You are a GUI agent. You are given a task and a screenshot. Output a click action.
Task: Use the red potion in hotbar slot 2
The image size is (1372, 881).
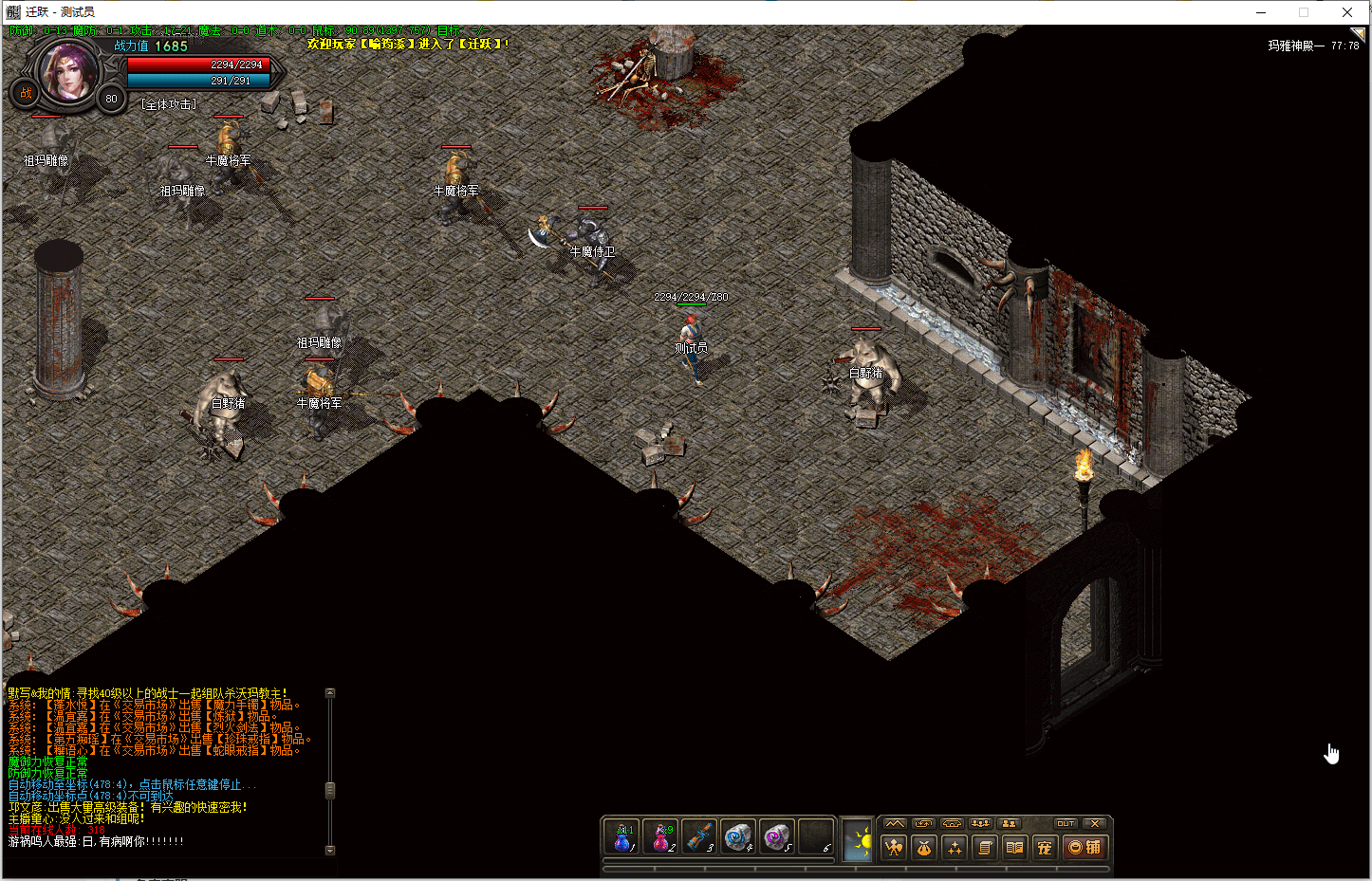click(660, 837)
